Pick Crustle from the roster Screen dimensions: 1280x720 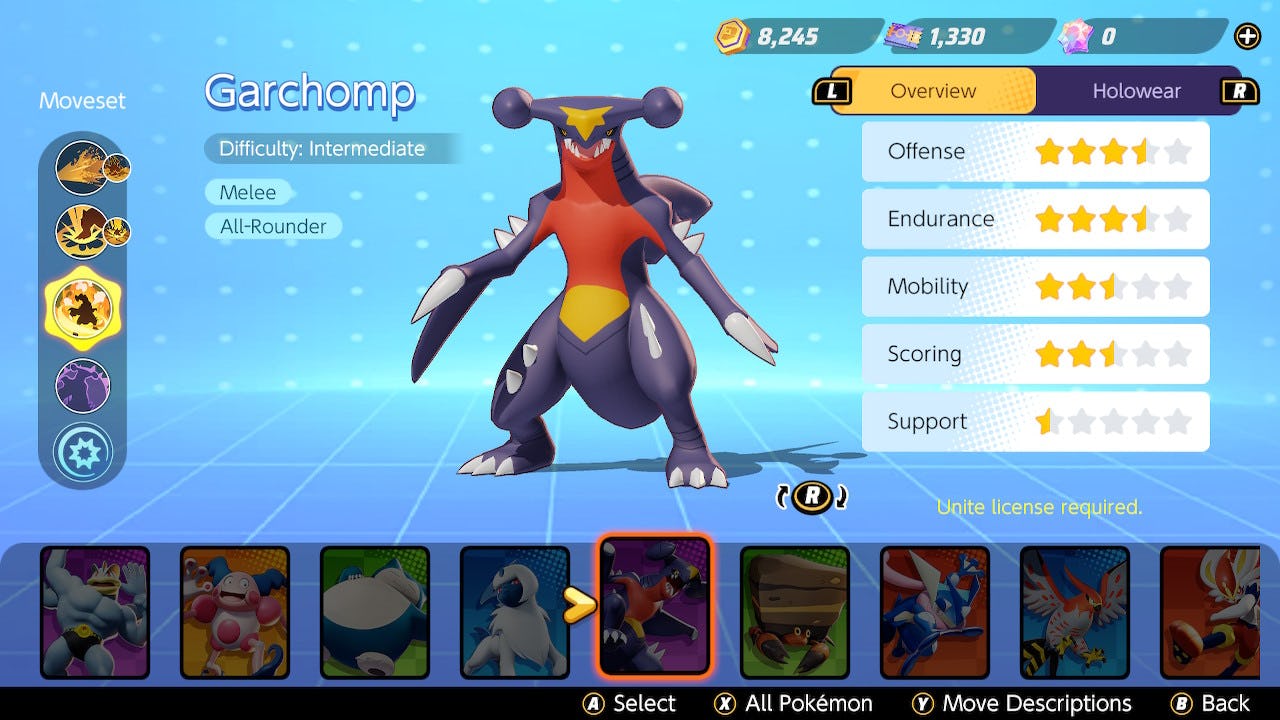pyautogui.click(x=795, y=612)
